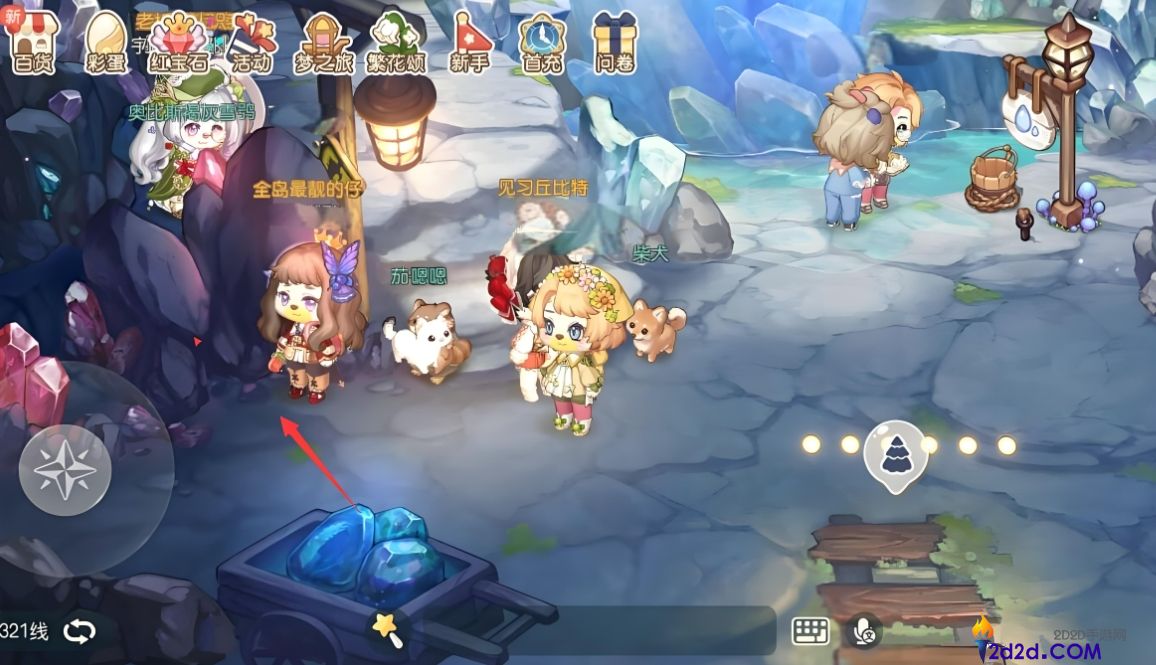The image size is (1156, 665).
Task: Tap the tree icon speech bubble
Action: [895, 454]
